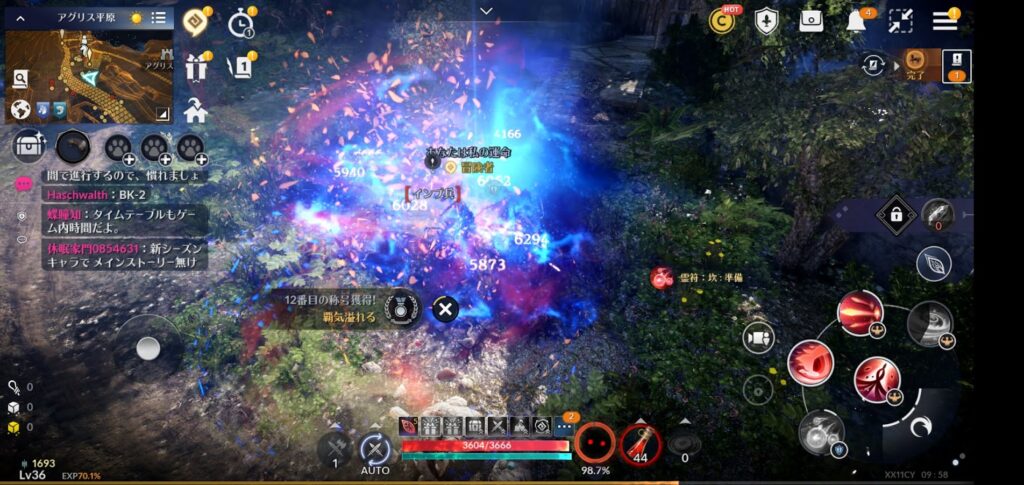1024x485 pixels.
Task: Dismiss the title earned notification
Action: pyautogui.click(x=445, y=309)
